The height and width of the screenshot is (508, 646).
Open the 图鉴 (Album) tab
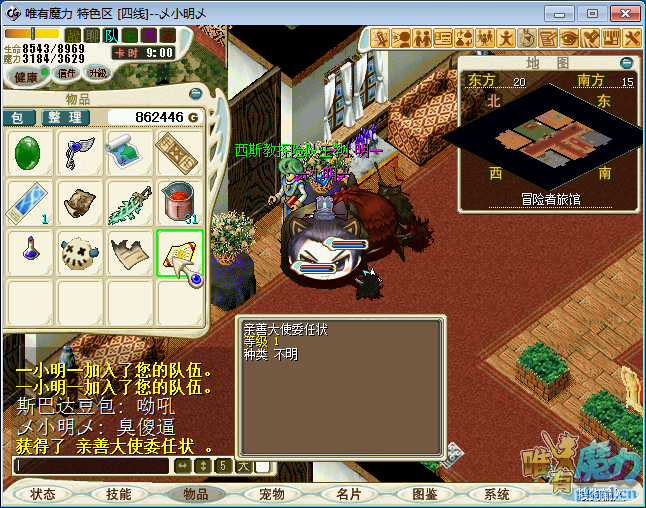[x=424, y=494]
